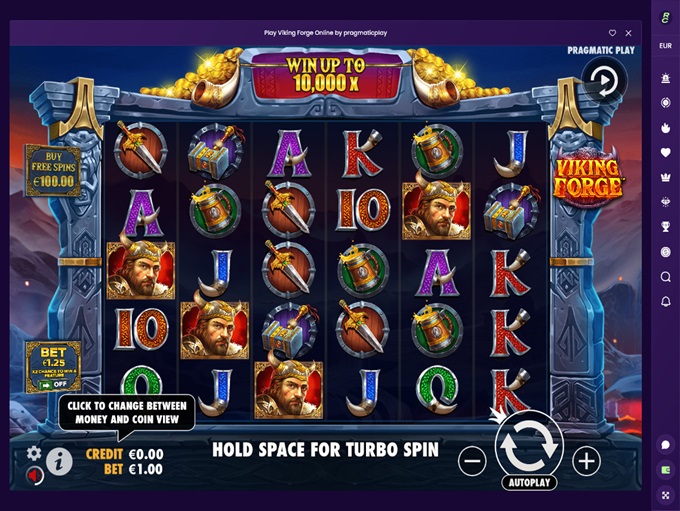
Task: Buy Free Spins for €100.00
Action: point(52,171)
